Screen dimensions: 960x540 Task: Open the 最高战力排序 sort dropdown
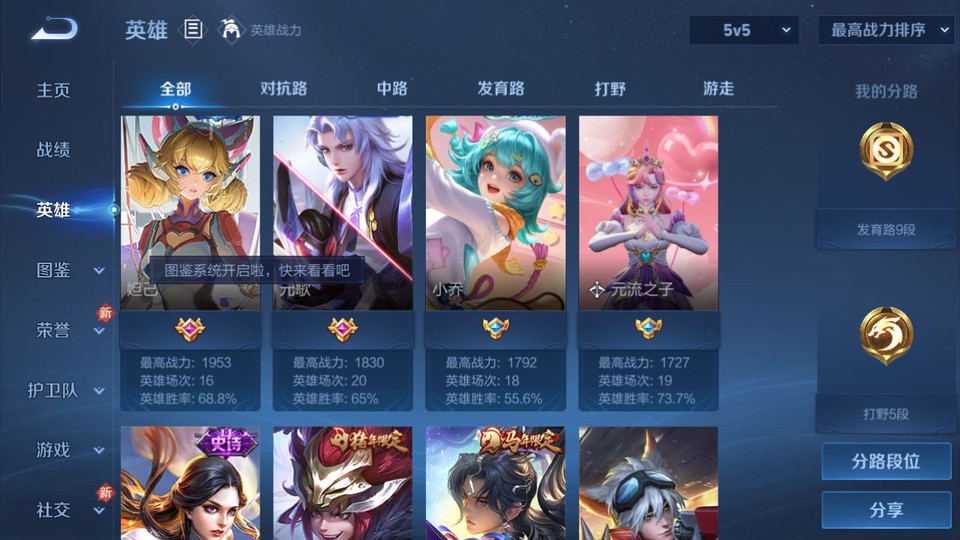[886, 30]
